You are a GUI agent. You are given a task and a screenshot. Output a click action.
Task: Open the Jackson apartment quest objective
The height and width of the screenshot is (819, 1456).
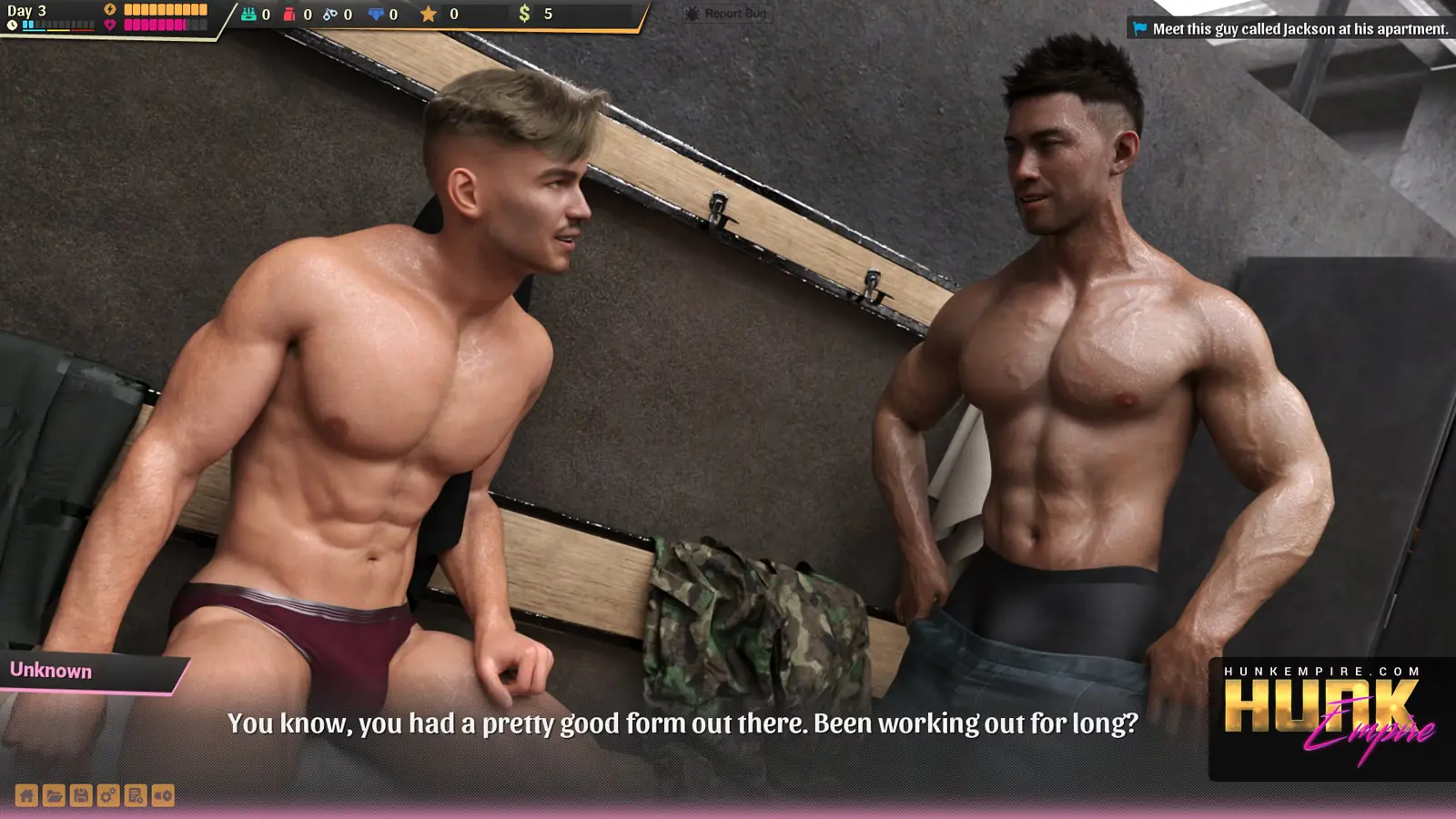click(x=1290, y=29)
